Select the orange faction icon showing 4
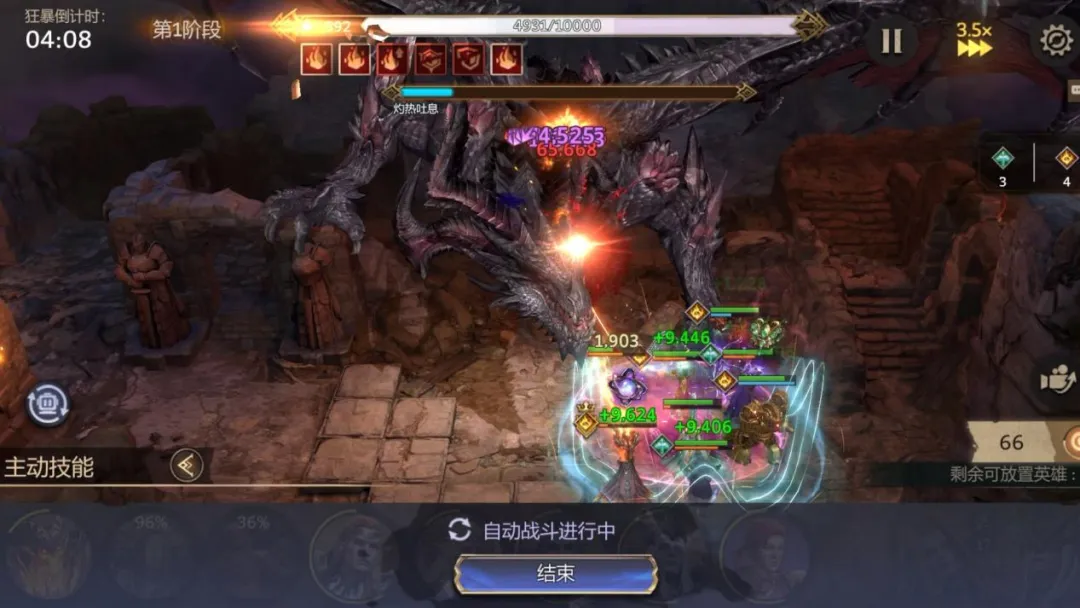 (1066, 163)
